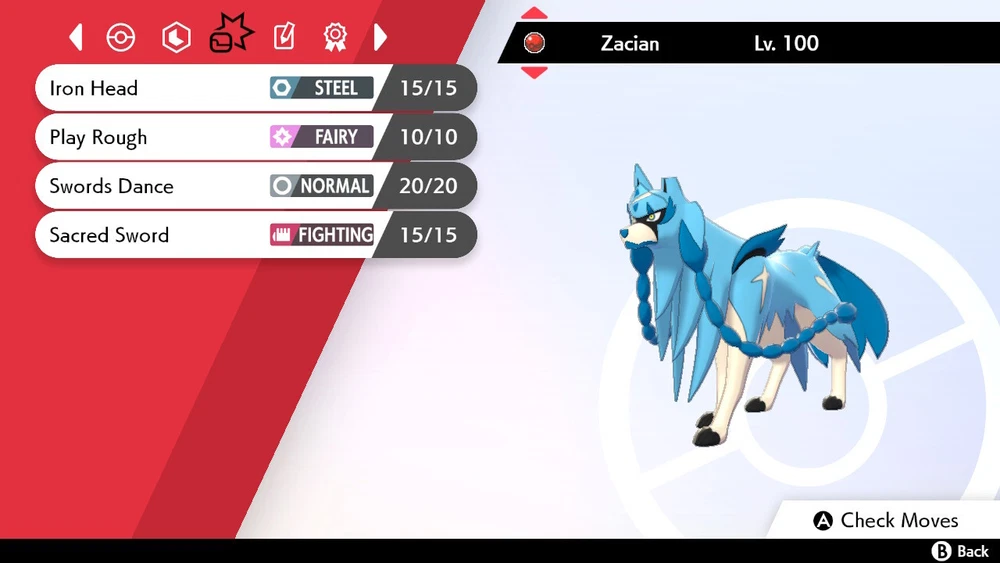Go to the next Pokémon with down arrow

535,72
